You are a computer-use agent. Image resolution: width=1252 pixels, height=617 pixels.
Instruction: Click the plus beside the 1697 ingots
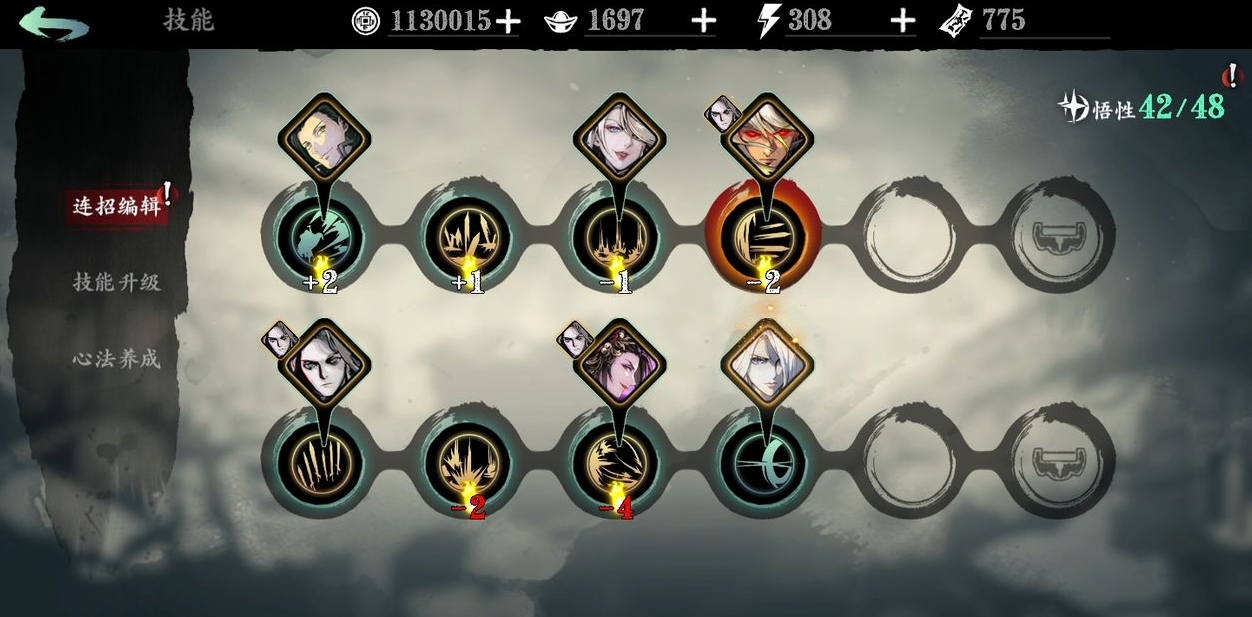point(704,21)
